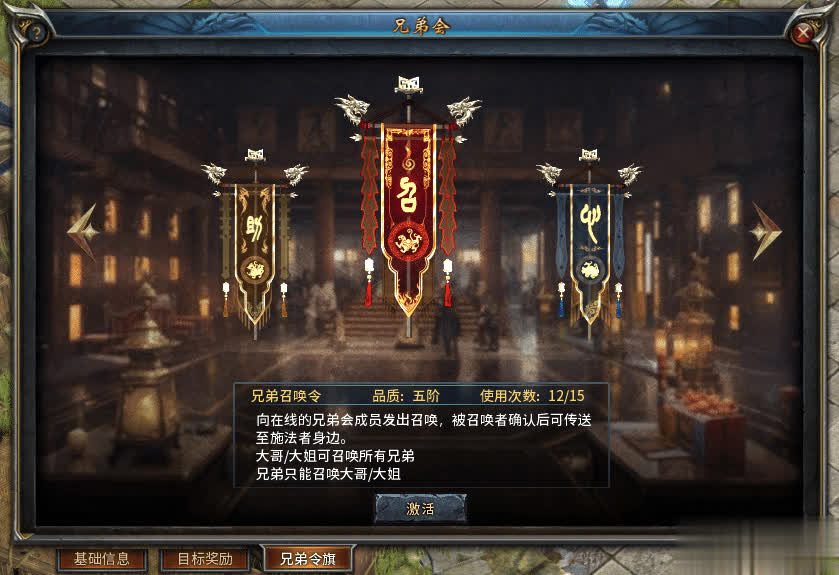Select the red 召 summon banner
839x575 pixels.
408,210
